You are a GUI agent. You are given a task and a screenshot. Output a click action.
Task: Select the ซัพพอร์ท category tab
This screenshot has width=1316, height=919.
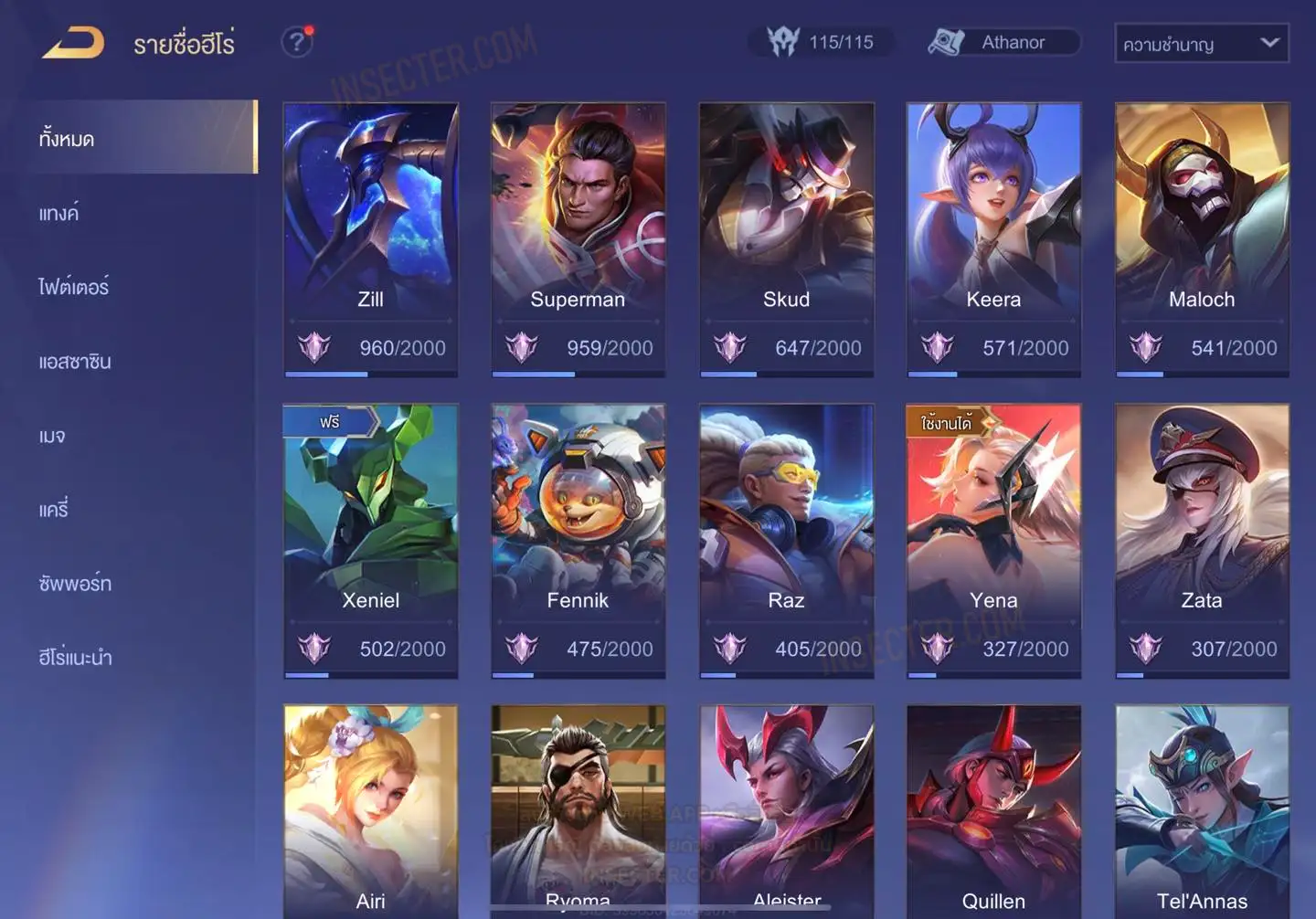coord(75,584)
